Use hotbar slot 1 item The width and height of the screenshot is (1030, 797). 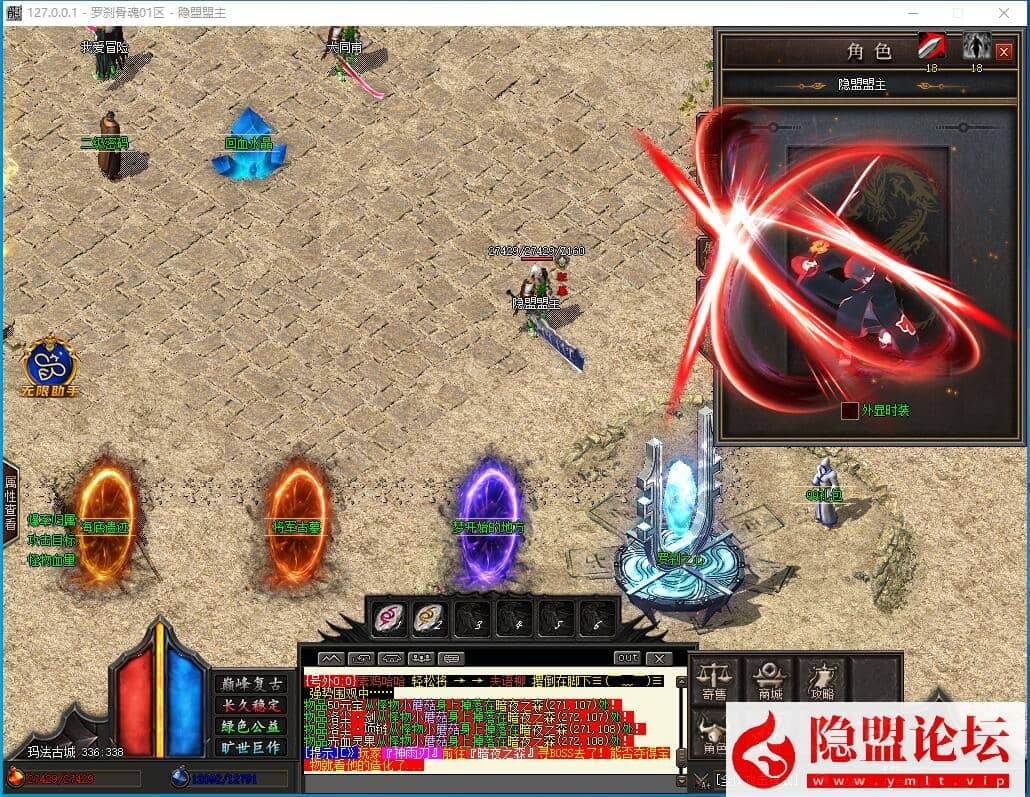pos(386,619)
